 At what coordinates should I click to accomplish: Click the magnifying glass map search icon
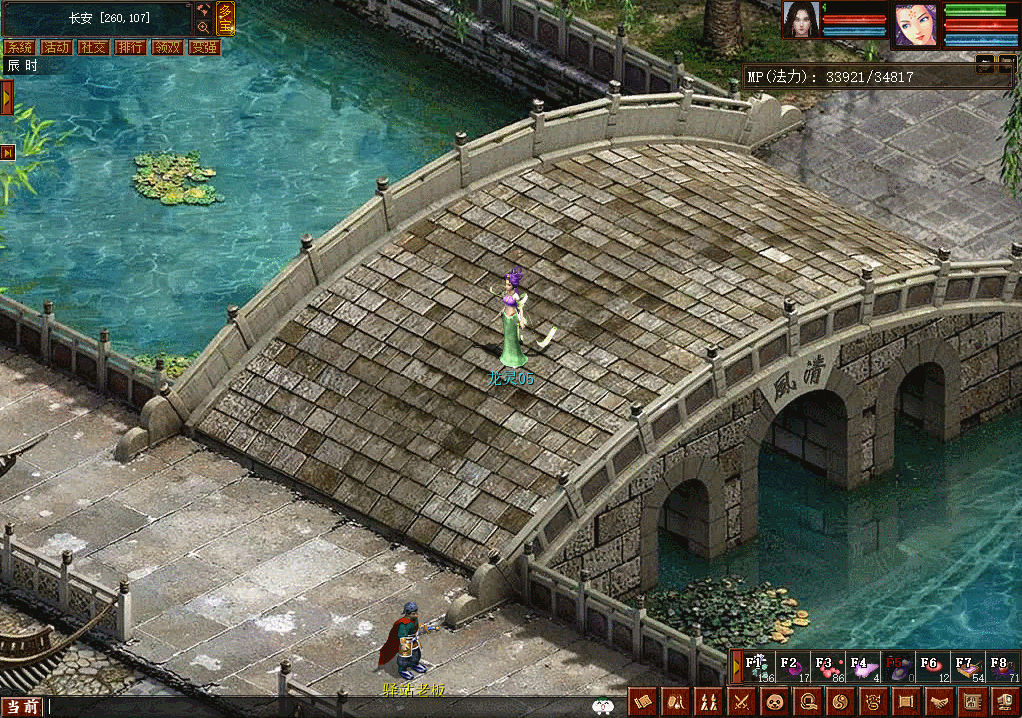coord(204,27)
